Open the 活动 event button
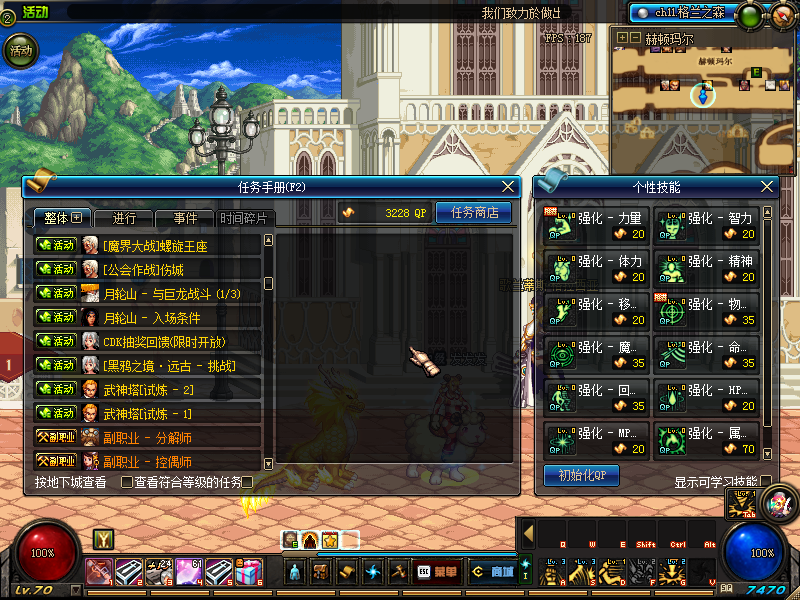The height and width of the screenshot is (600, 800). point(20,50)
